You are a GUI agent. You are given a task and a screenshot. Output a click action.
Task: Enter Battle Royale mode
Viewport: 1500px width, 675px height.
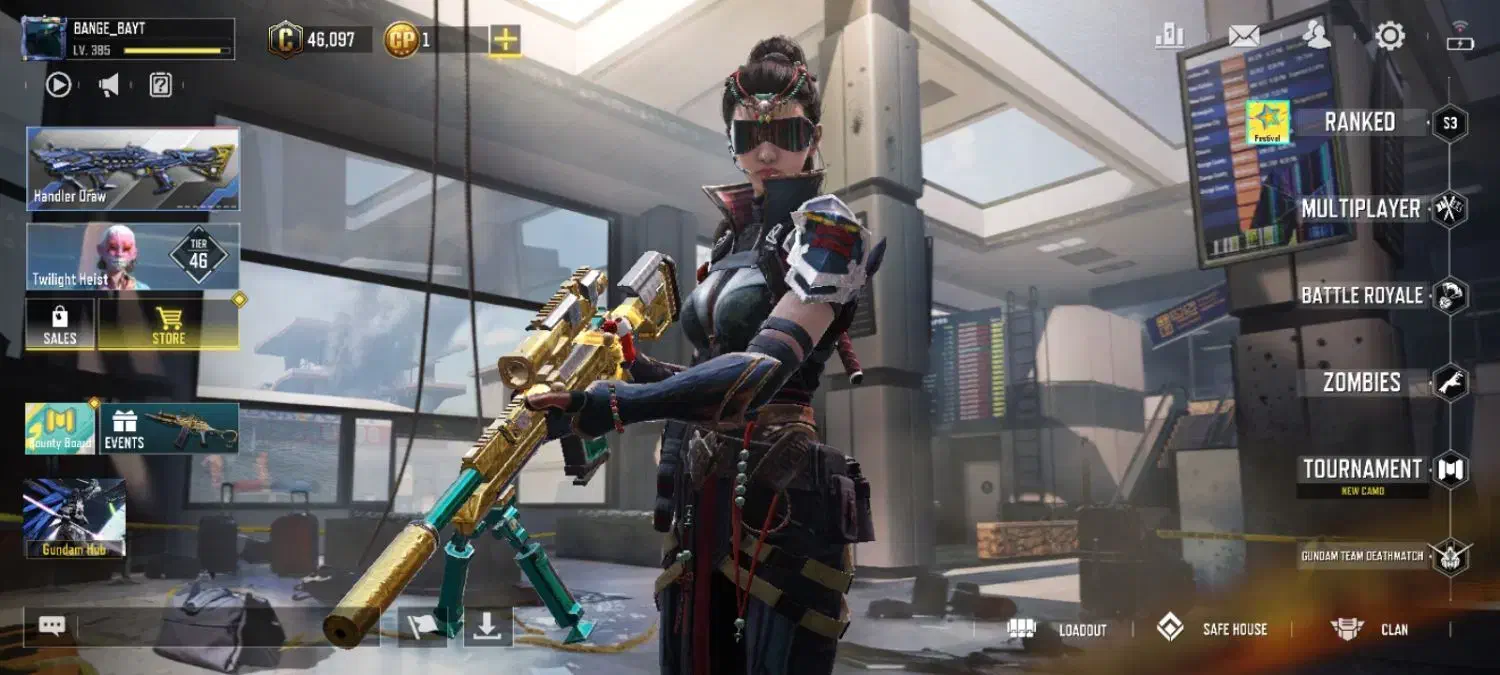tap(1361, 296)
